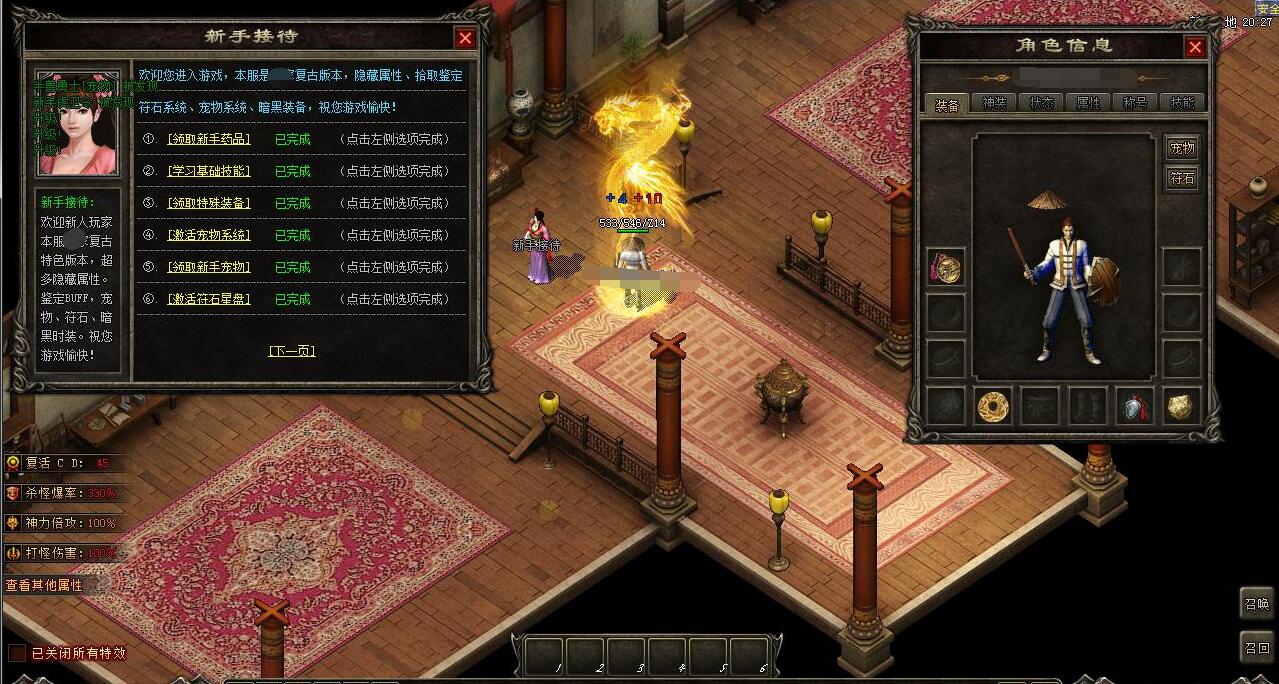Open the 技能 tab
Image resolution: width=1279 pixels, height=684 pixels.
point(1182,103)
